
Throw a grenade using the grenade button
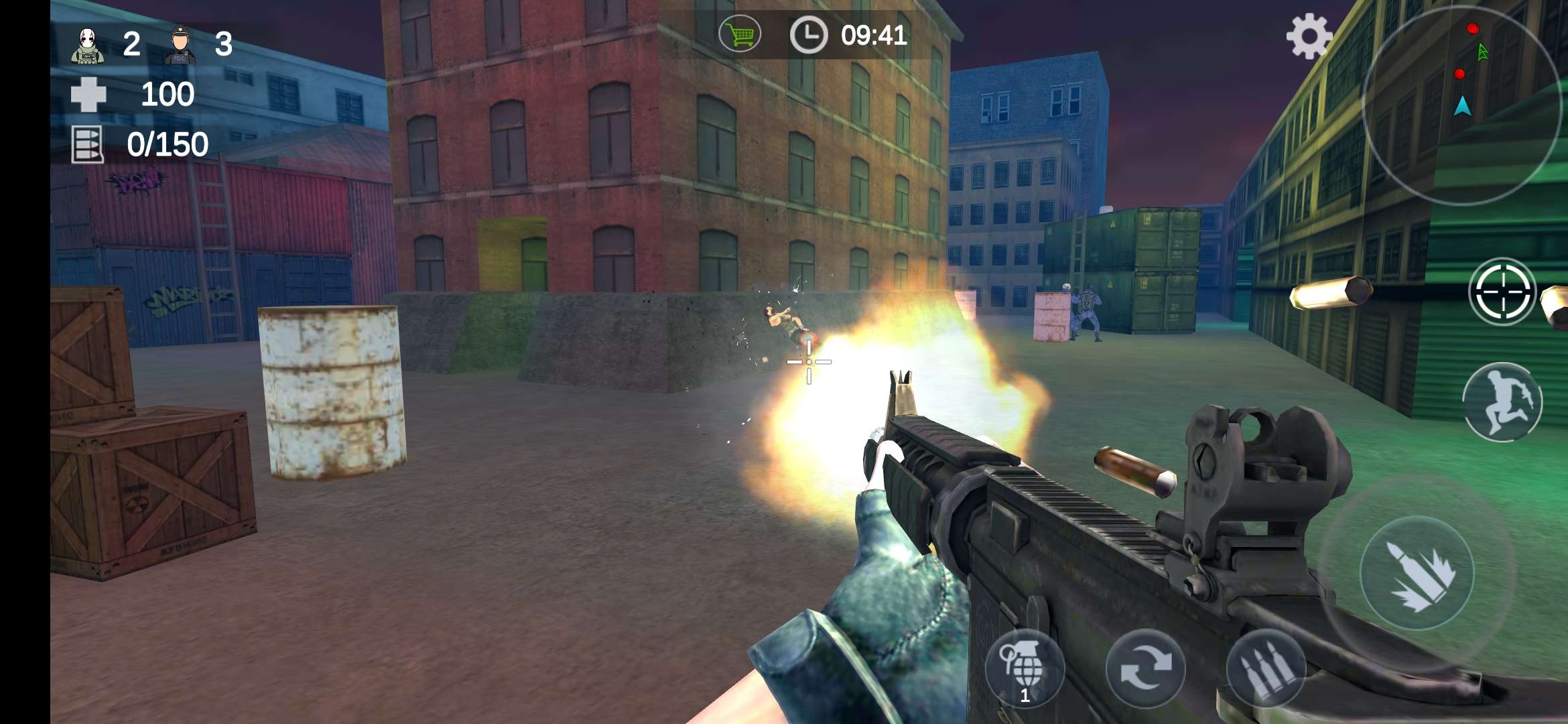[1025, 668]
